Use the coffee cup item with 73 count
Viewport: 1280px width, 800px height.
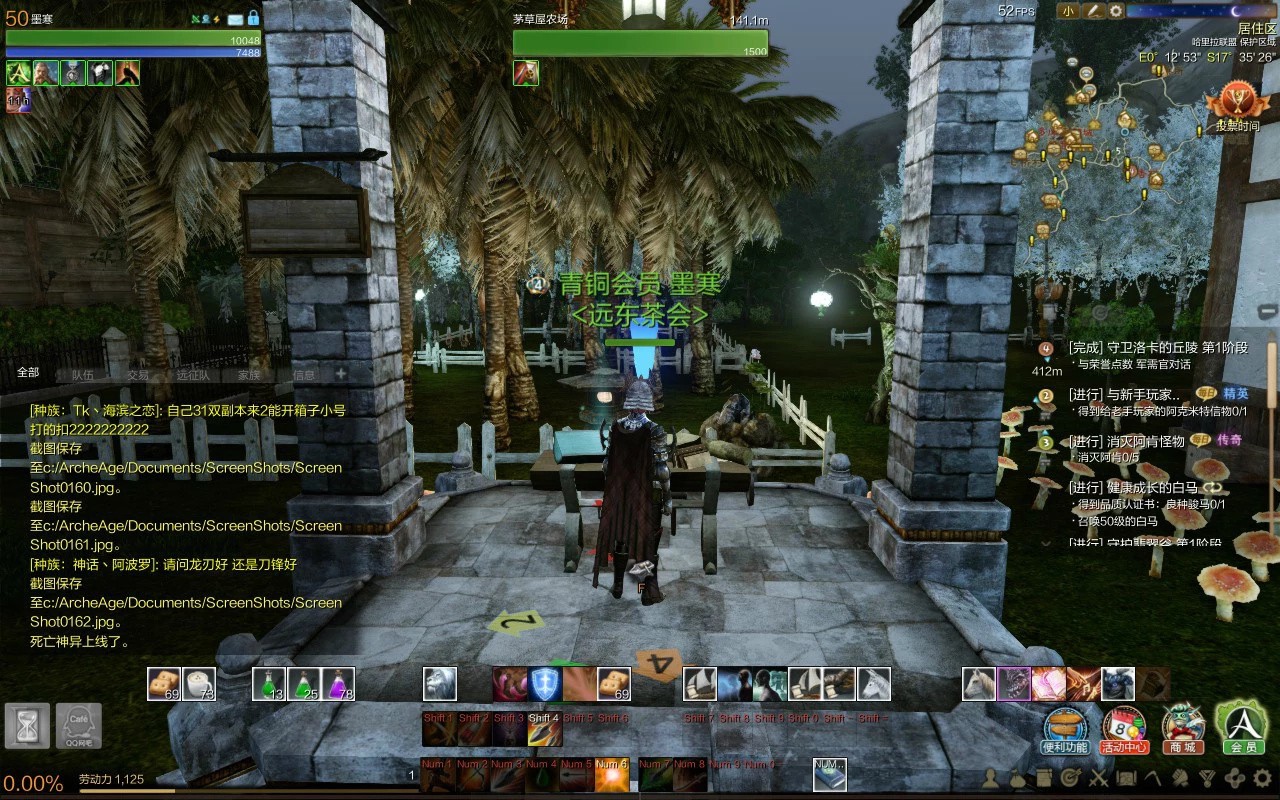[x=200, y=684]
